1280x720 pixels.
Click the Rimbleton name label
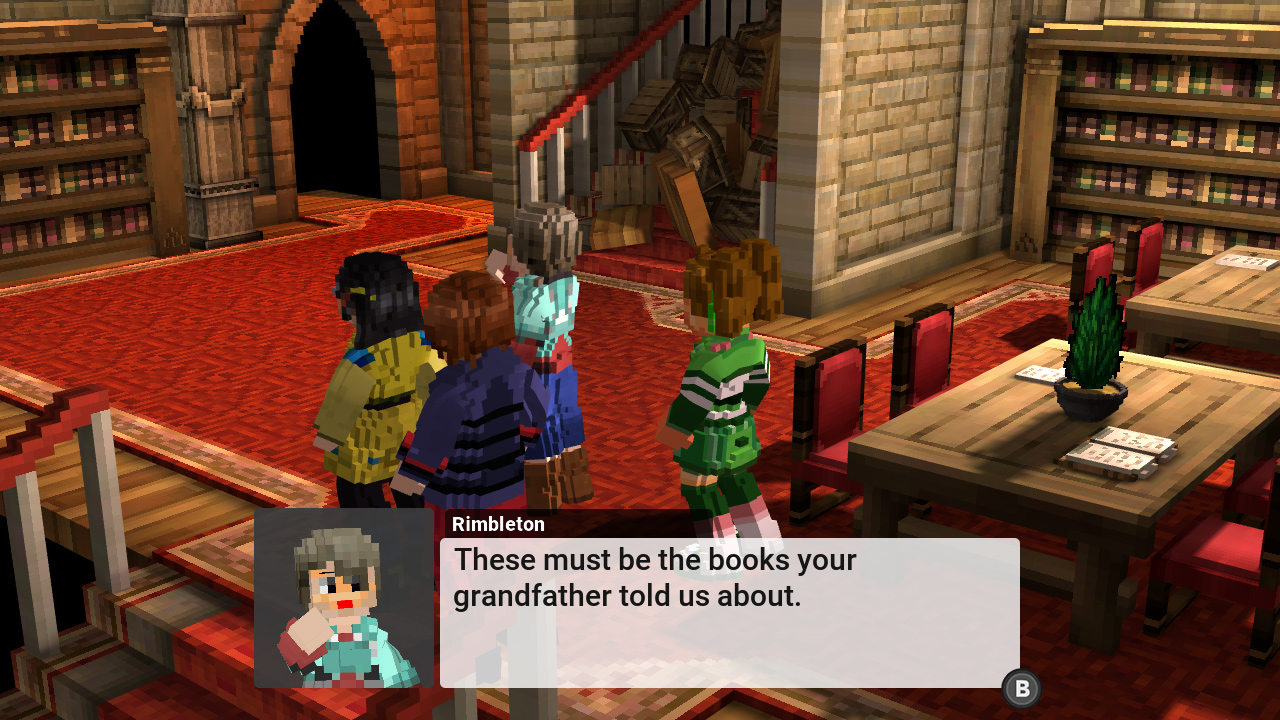498,523
